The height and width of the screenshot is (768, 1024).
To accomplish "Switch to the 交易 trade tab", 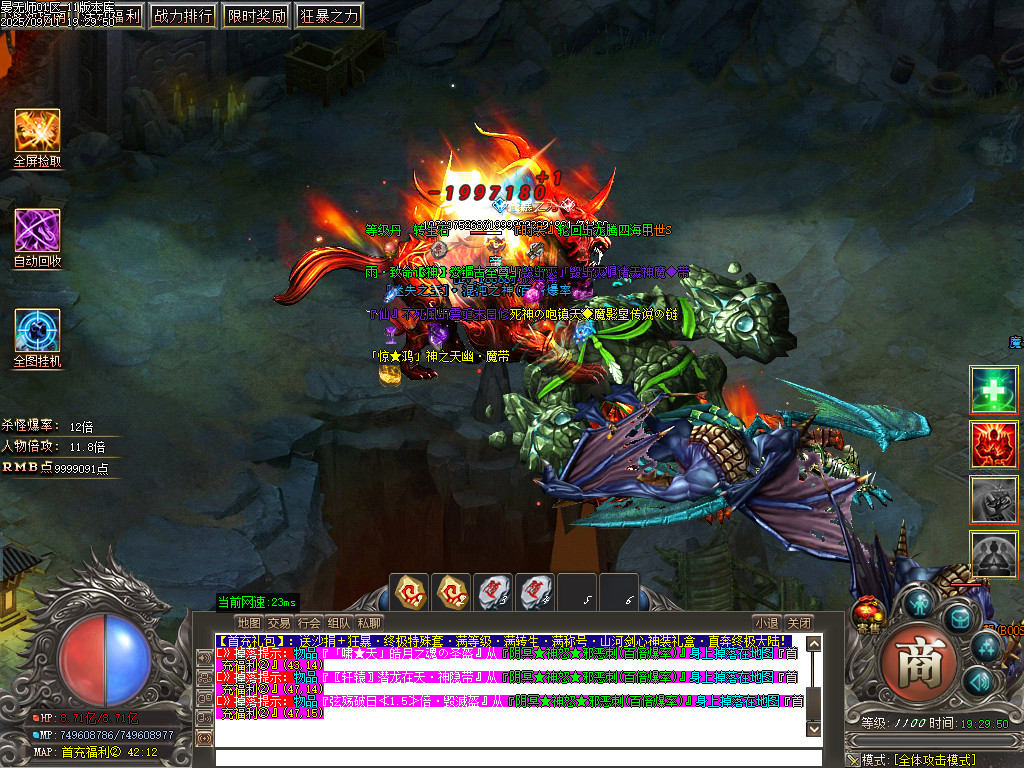I will (x=279, y=622).
